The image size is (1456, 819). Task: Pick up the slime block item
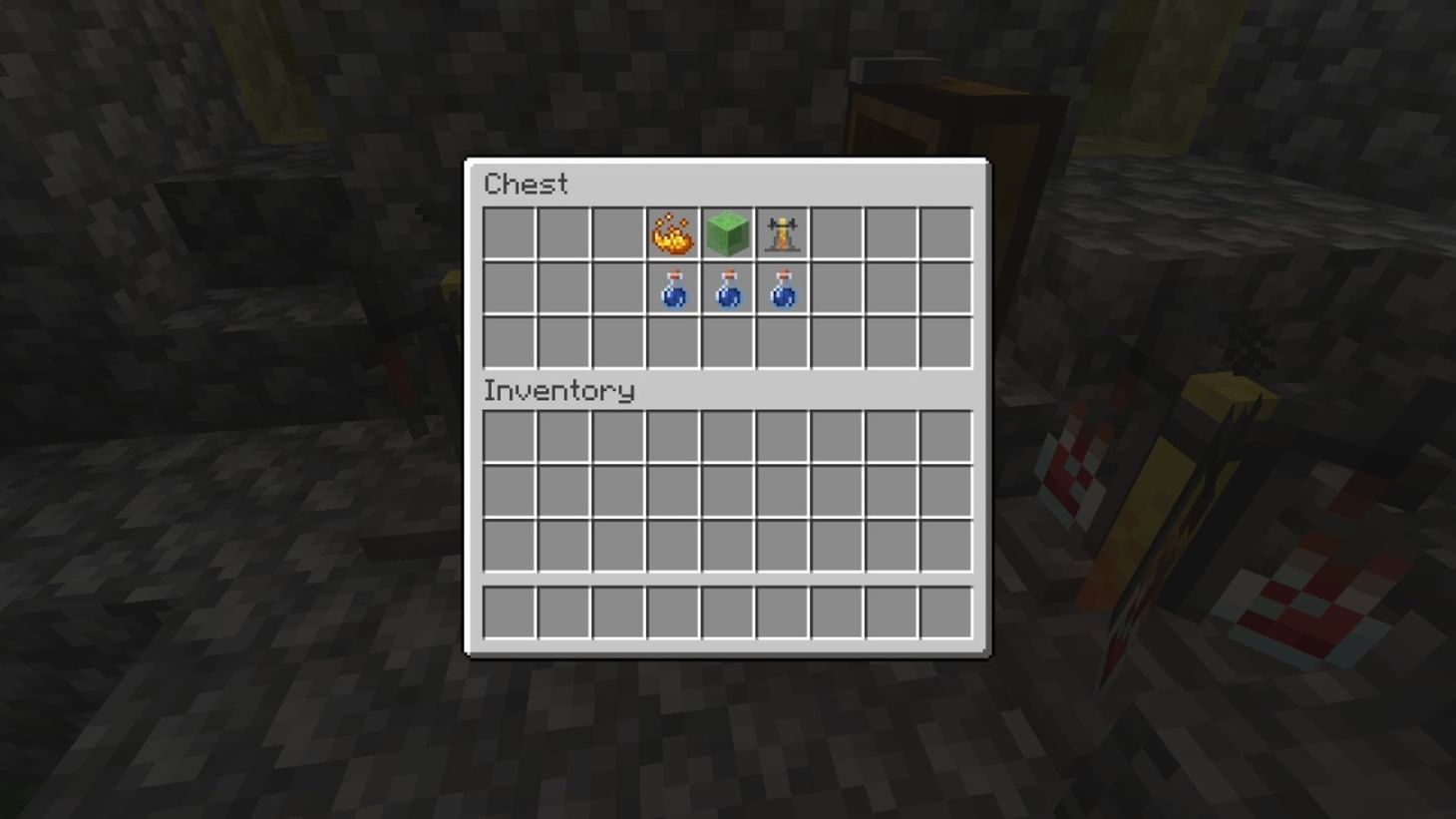coord(727,232)
